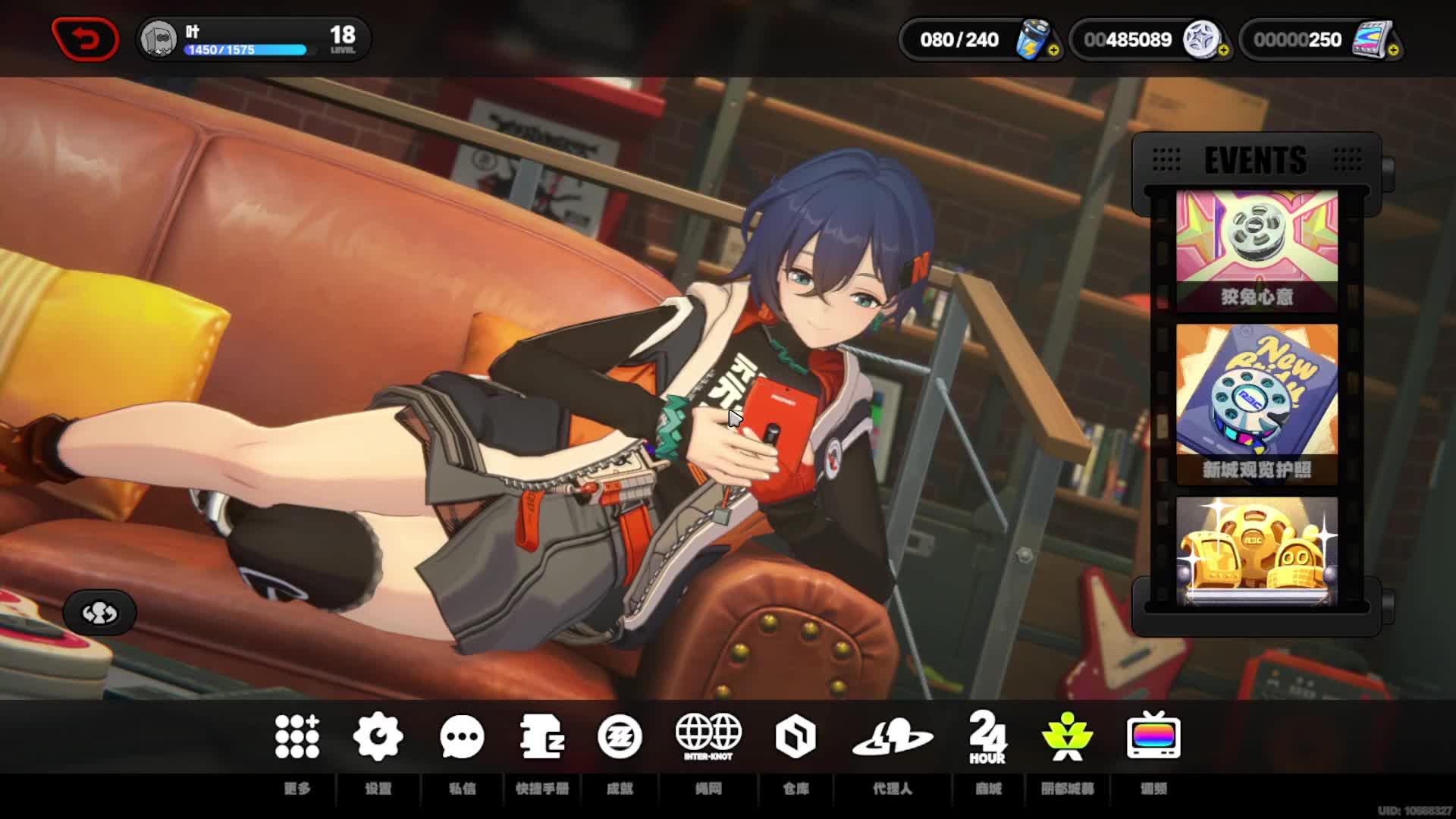Open the 调频 signal search TV
The image size is (1456, 819).
tap(1153, 737)
